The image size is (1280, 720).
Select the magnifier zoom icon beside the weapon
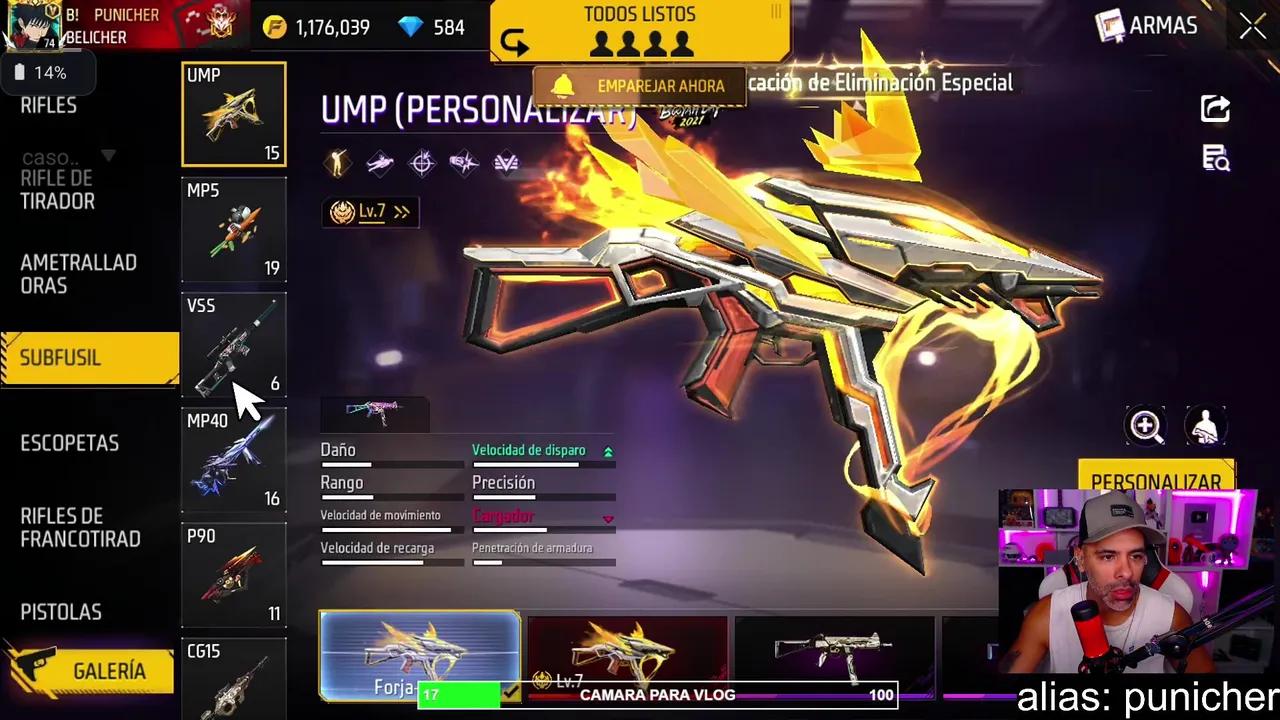(1146, 427)
